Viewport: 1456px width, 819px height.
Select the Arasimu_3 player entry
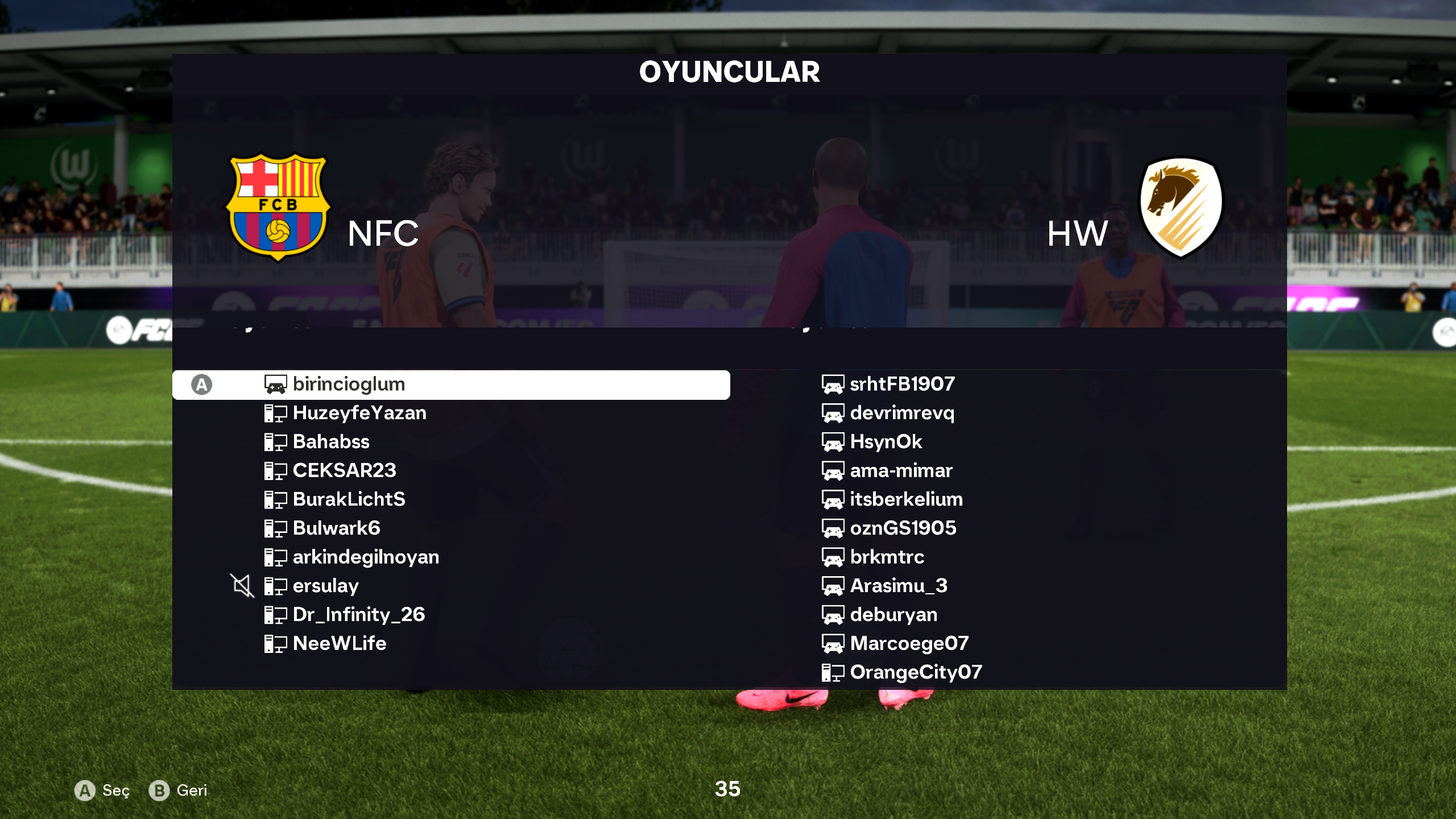(899, 586)
